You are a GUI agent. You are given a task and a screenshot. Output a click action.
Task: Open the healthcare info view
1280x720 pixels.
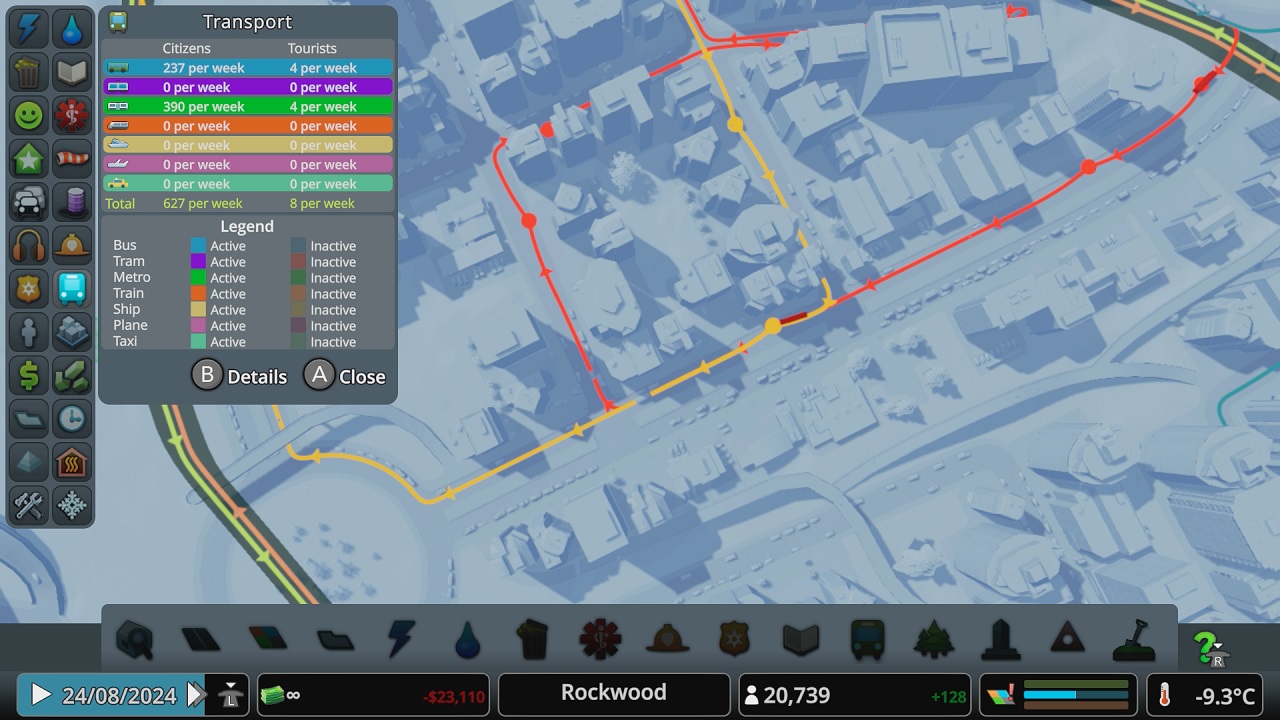tap(72, 115)
